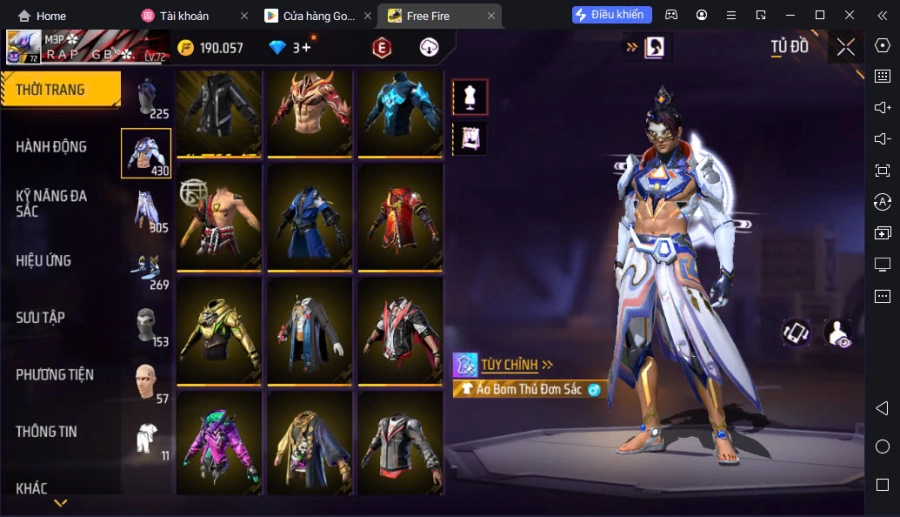Open the diamond currency top-up
The width and height of the screenshot is (900, 517).
point(290,48)
